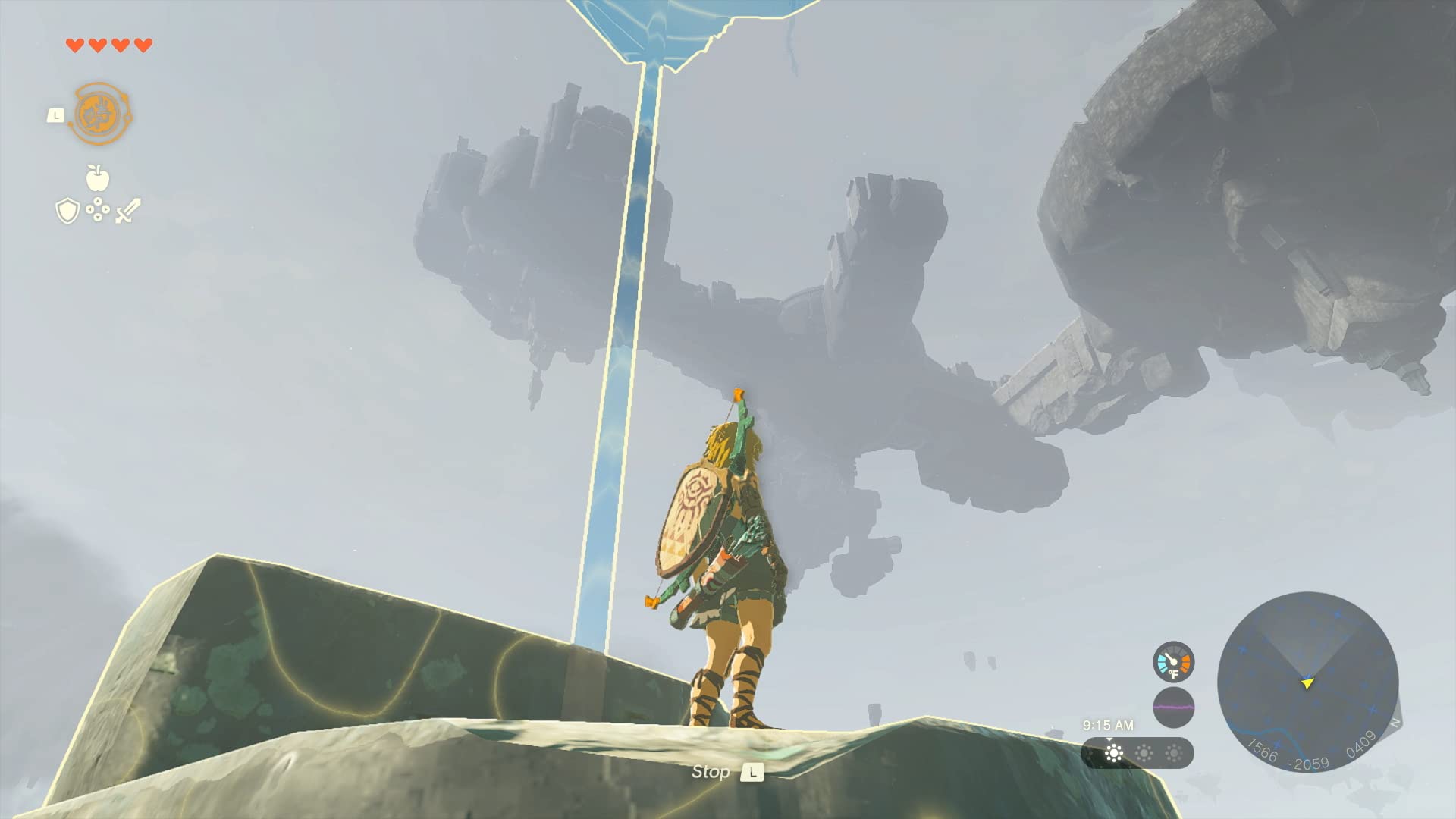Click the Fahrenheit temperature gauge icon
The image size is (1456, 819).
tap(1174, 661)
